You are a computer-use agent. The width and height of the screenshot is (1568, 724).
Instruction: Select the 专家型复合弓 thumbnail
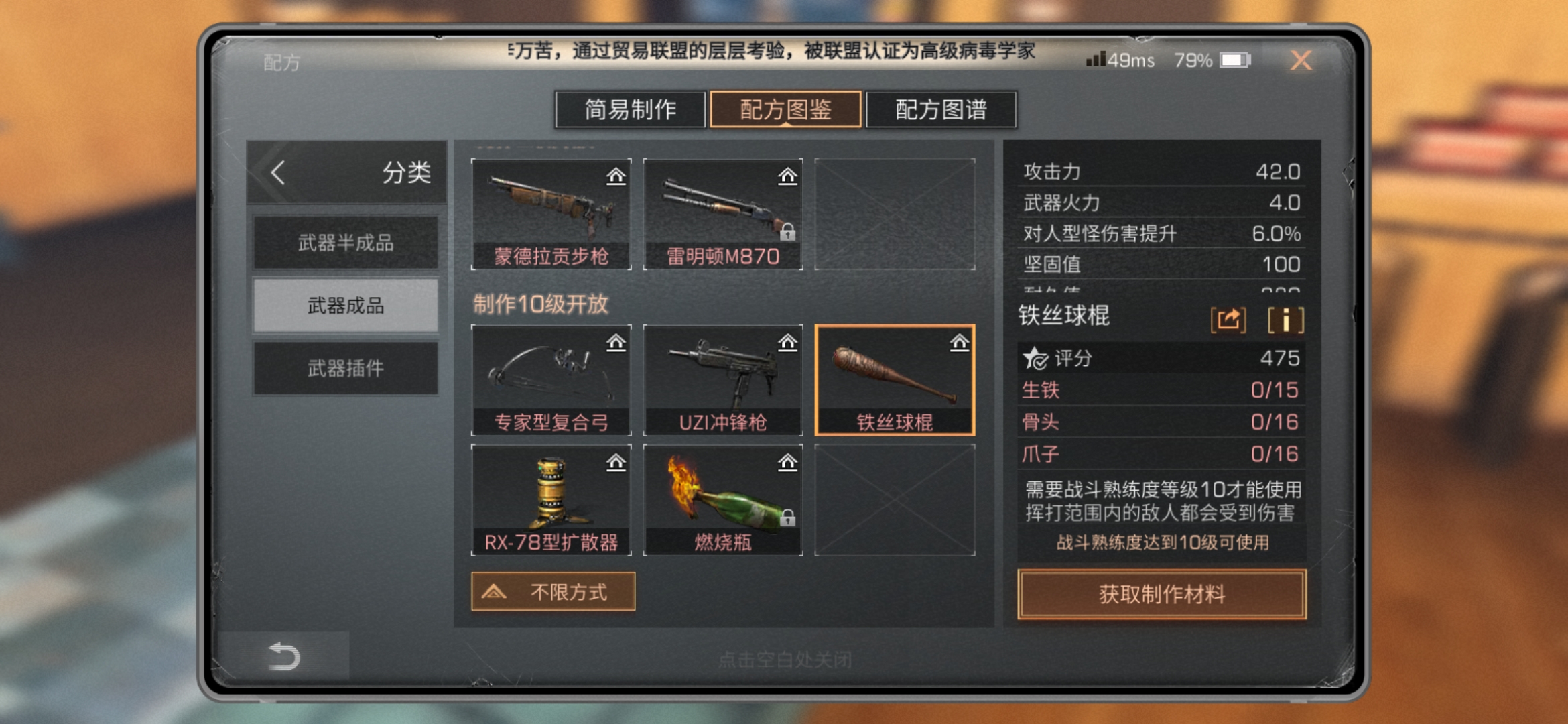point(551,380)
